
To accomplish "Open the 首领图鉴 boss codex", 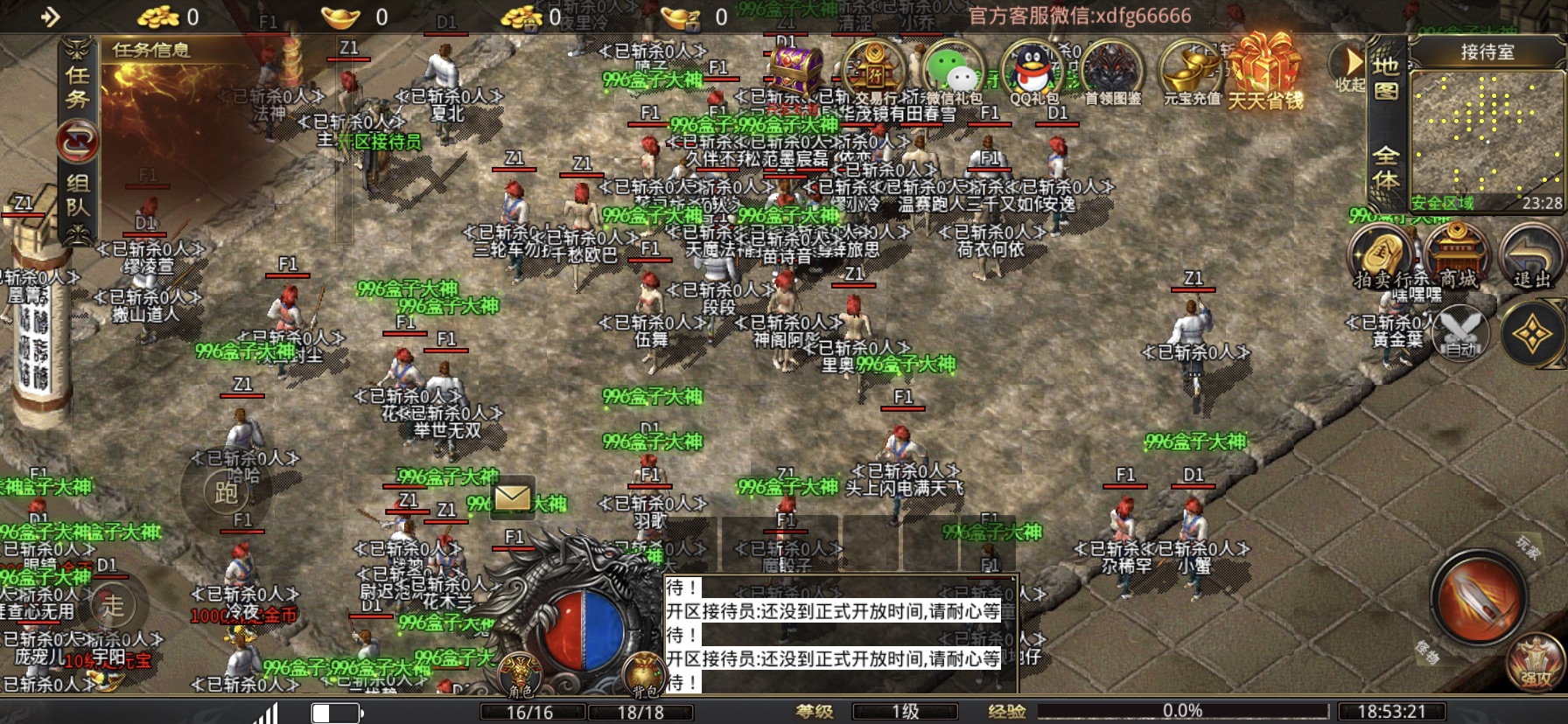I will pyautogui.click(x=1112, y=70).
